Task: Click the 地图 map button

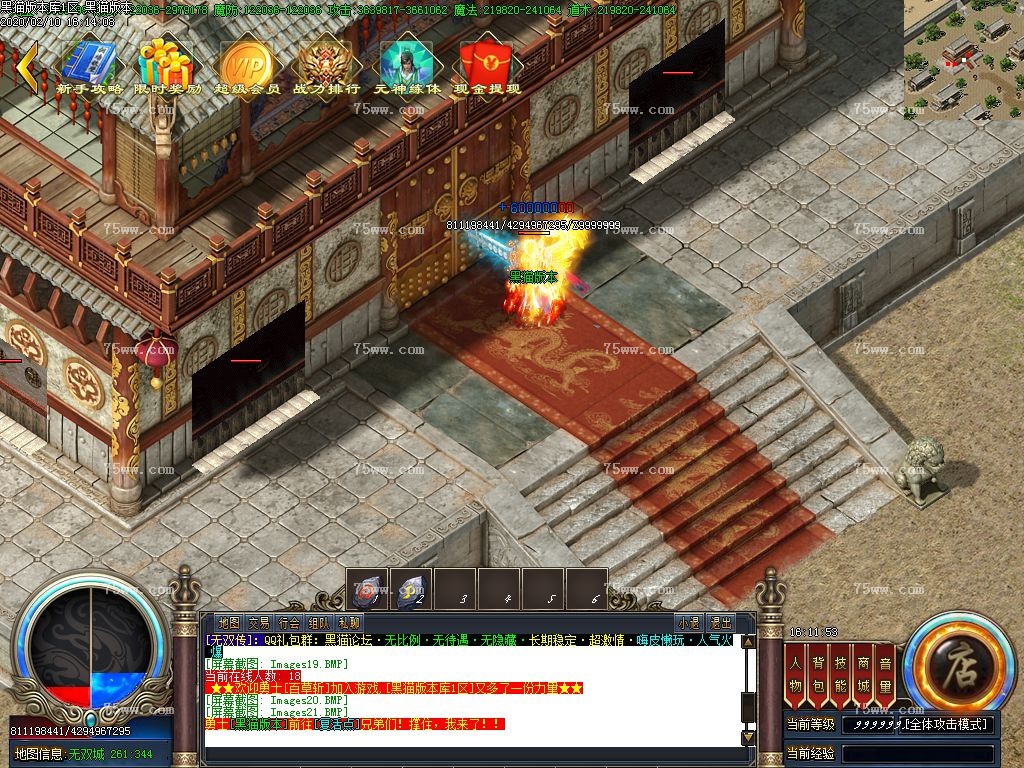Action: click(x=229, y=623)
